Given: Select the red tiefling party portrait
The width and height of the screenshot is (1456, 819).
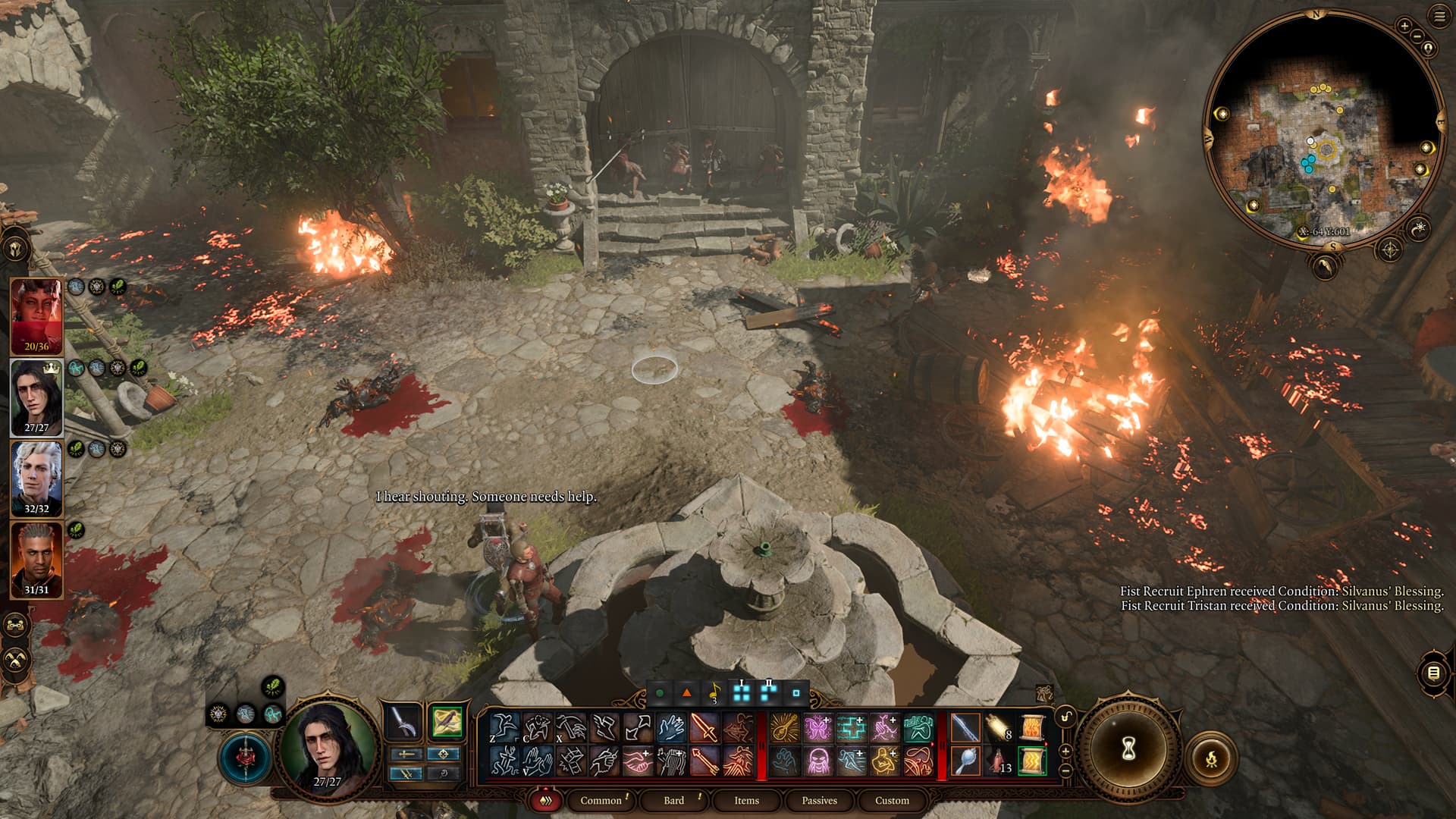Looking at the screenshot, I should click(36, 316).
